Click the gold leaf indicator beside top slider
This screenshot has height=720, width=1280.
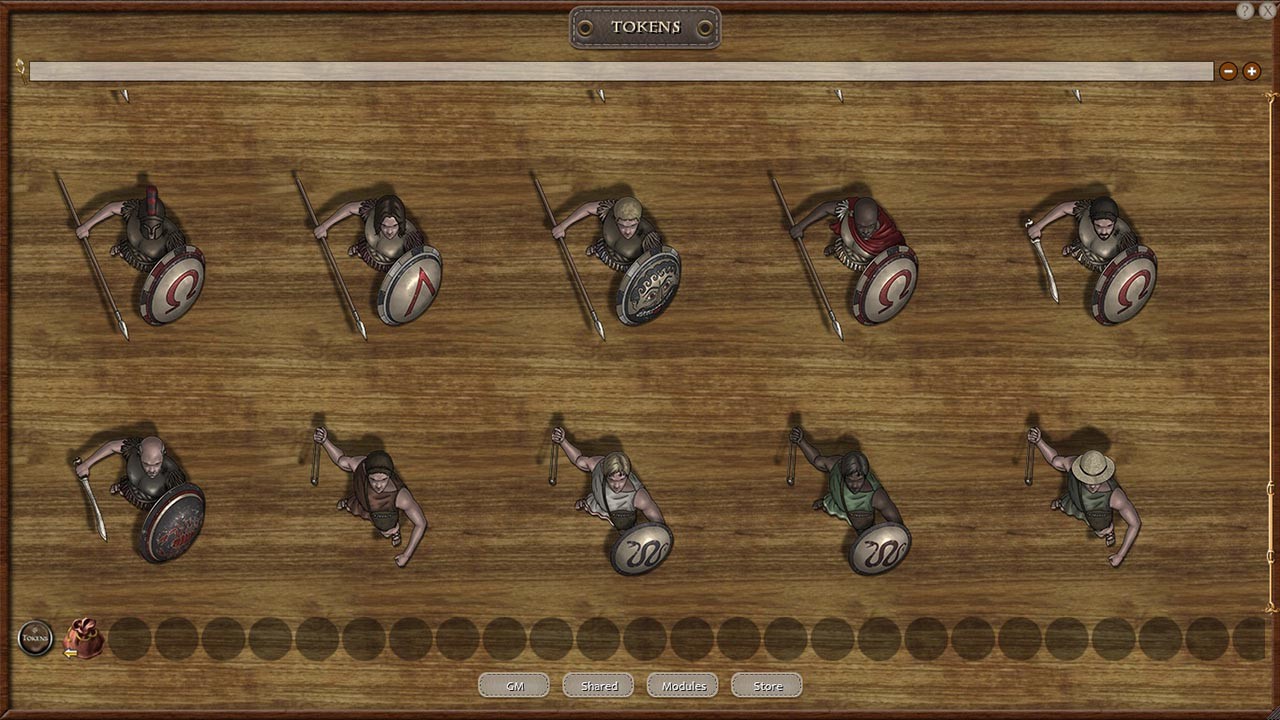tap(19, 70)
